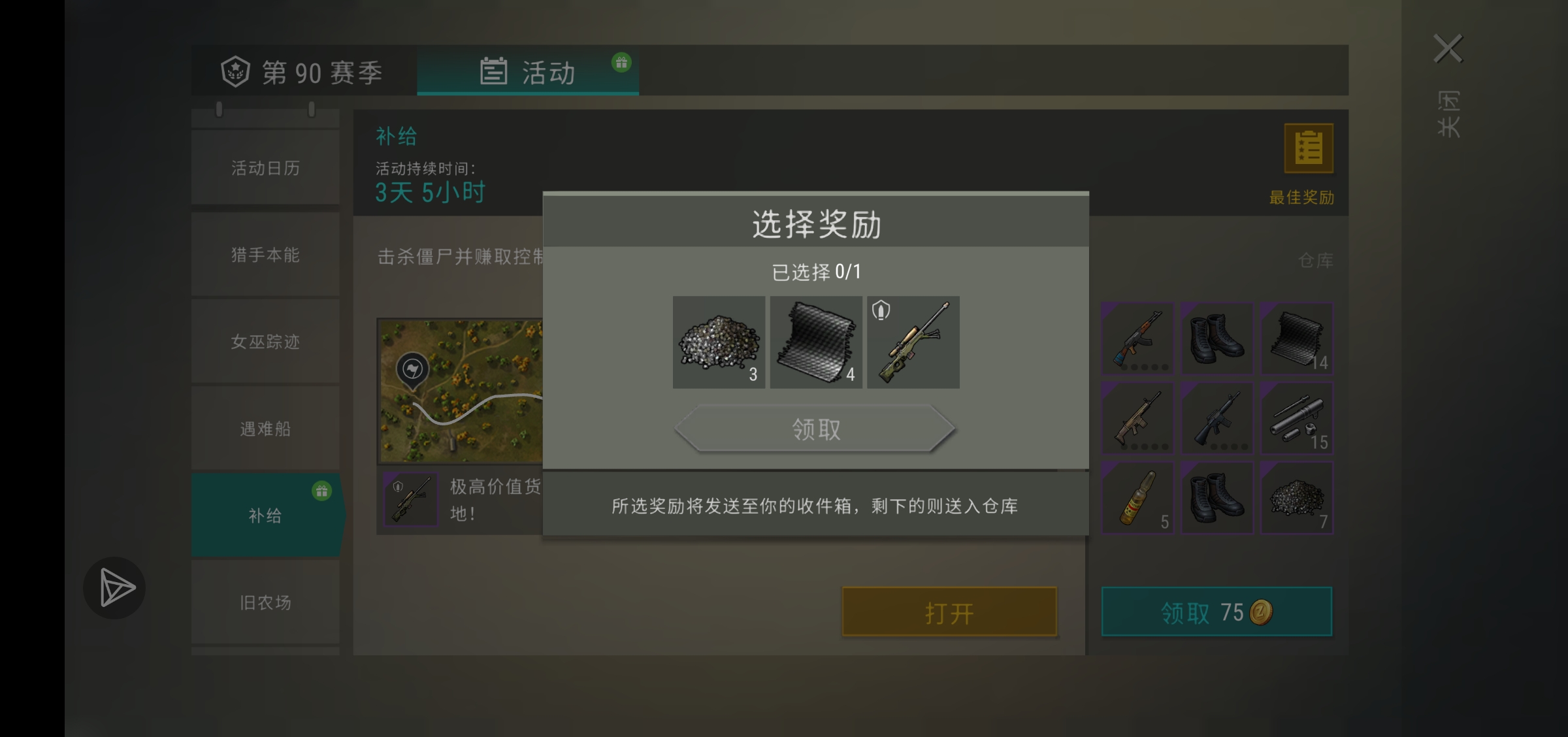Image resolution: width=1568 pixels, height=737 pixels.
Task: Select the sniper rifle reward in the dialog
Action: pos(913,342)
